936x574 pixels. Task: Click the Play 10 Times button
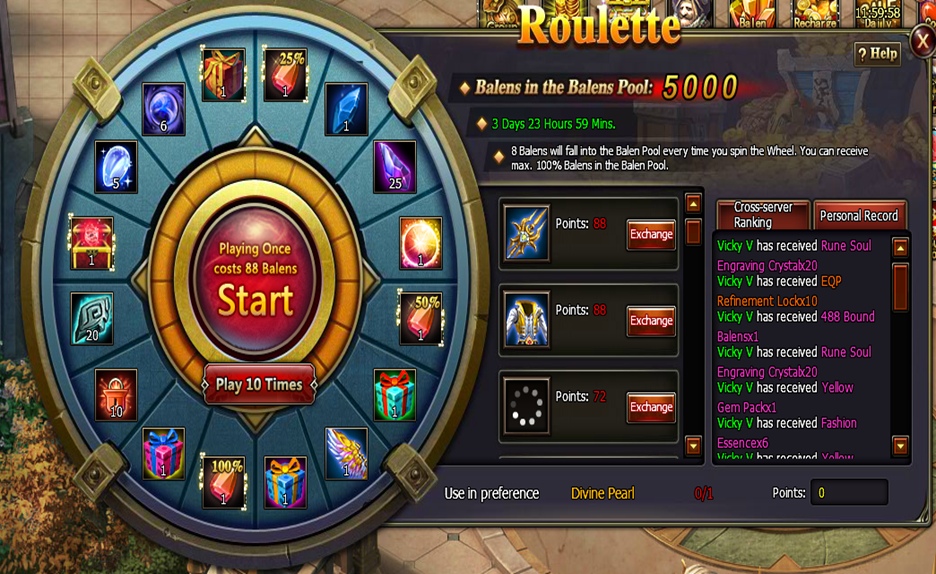pos(259,384)
